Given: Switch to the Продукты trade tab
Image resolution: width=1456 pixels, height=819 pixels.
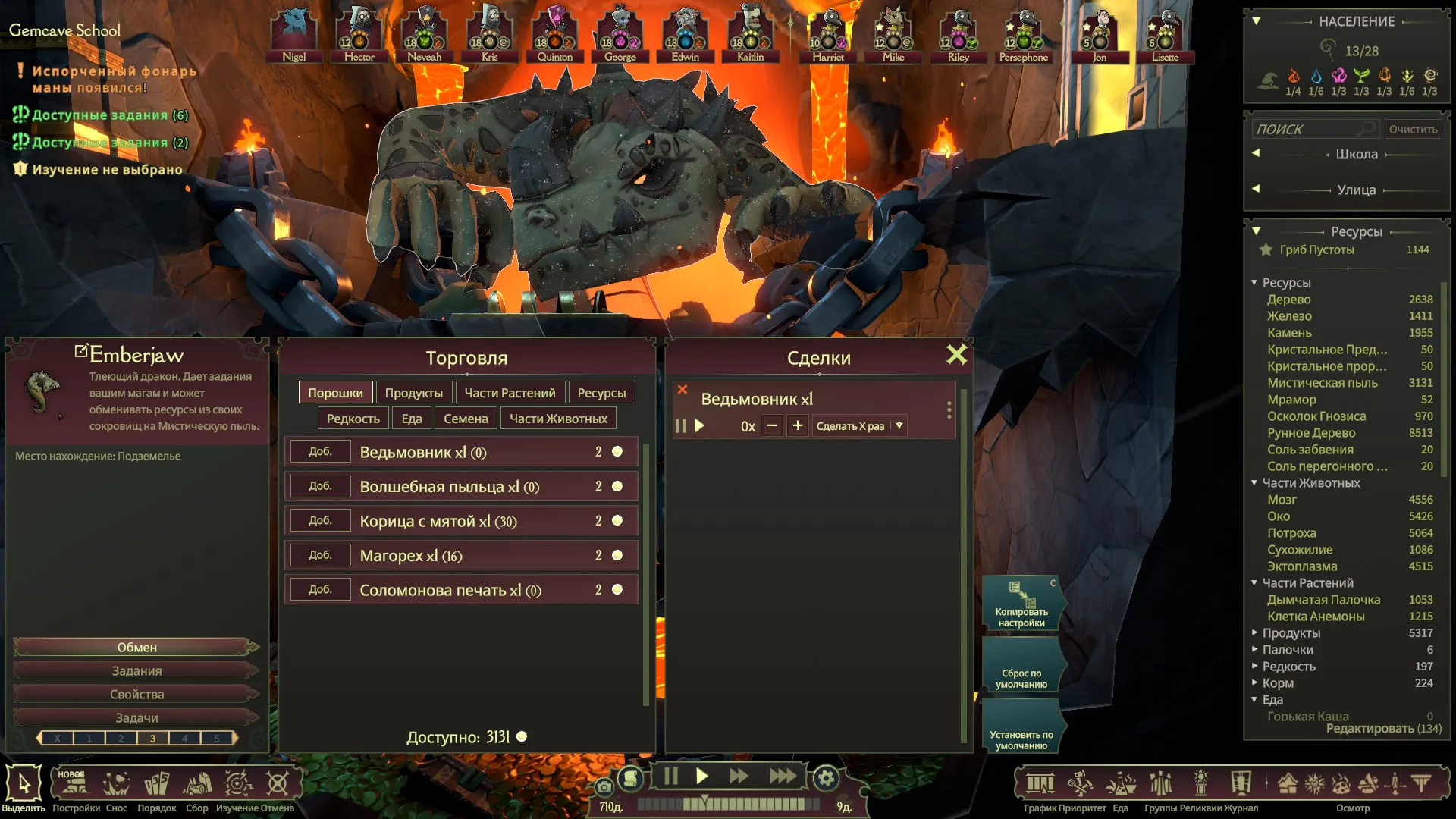Looking at the screenshot, I should (413, 393).
